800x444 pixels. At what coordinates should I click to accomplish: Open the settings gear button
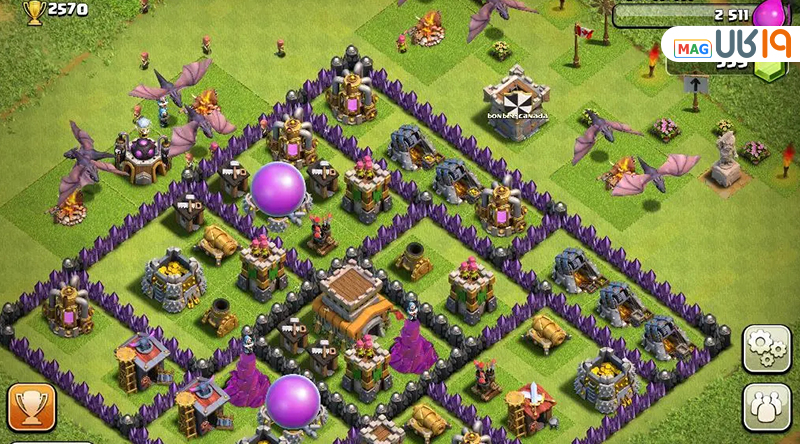click(x=767, y=348)
